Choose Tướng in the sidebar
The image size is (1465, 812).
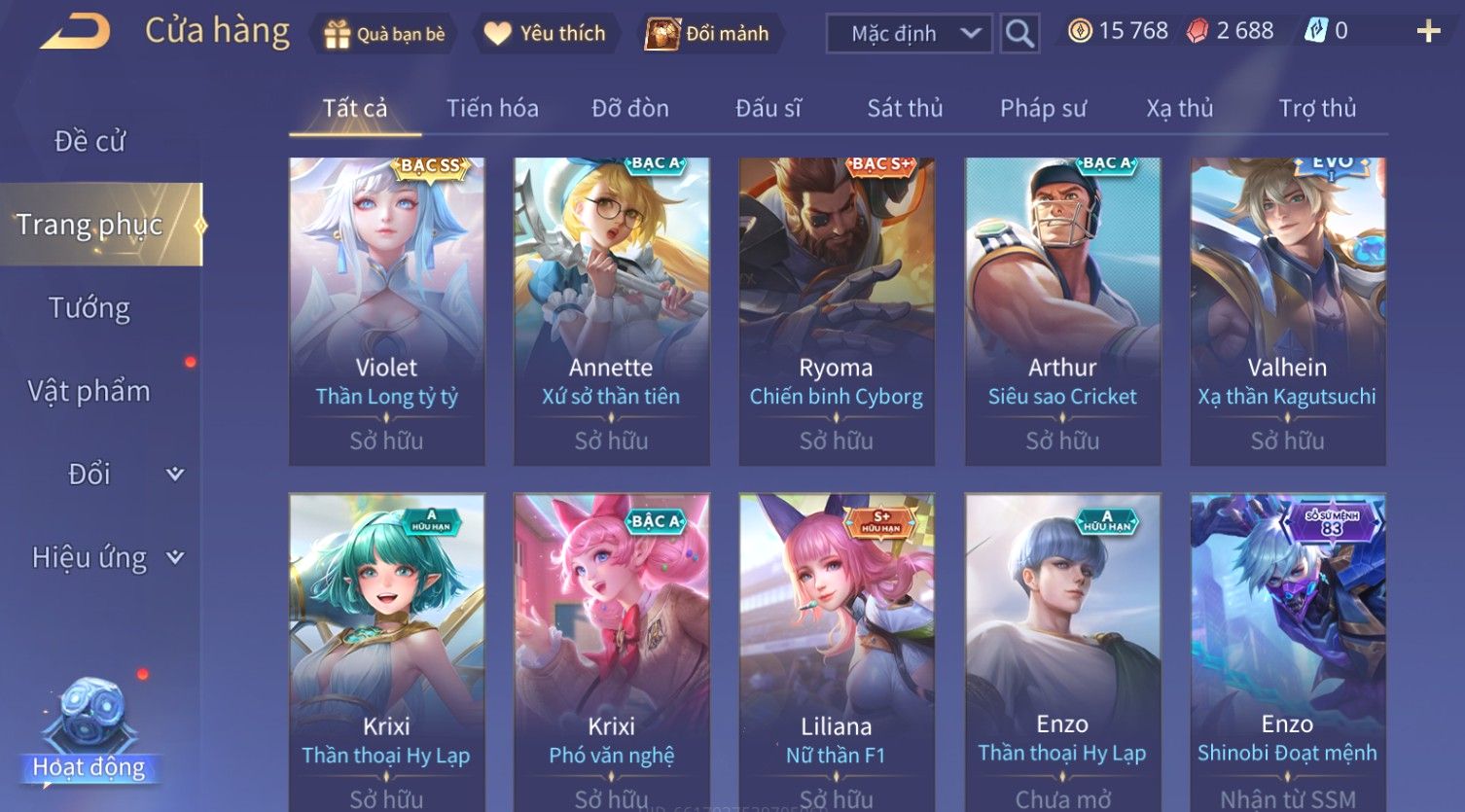[x=89, y=308]
